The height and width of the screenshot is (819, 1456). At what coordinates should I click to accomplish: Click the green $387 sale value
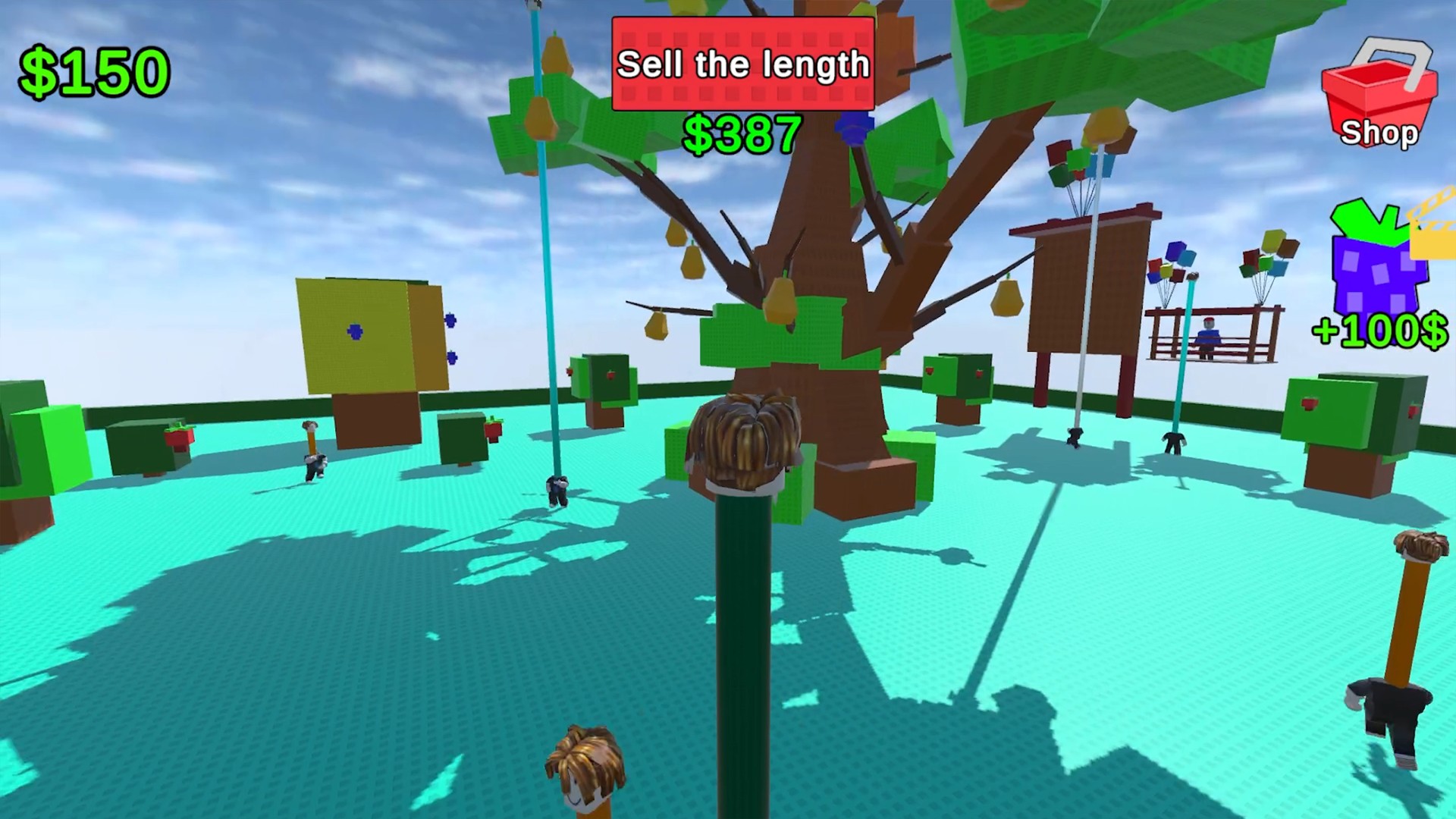tap(742, 134)
